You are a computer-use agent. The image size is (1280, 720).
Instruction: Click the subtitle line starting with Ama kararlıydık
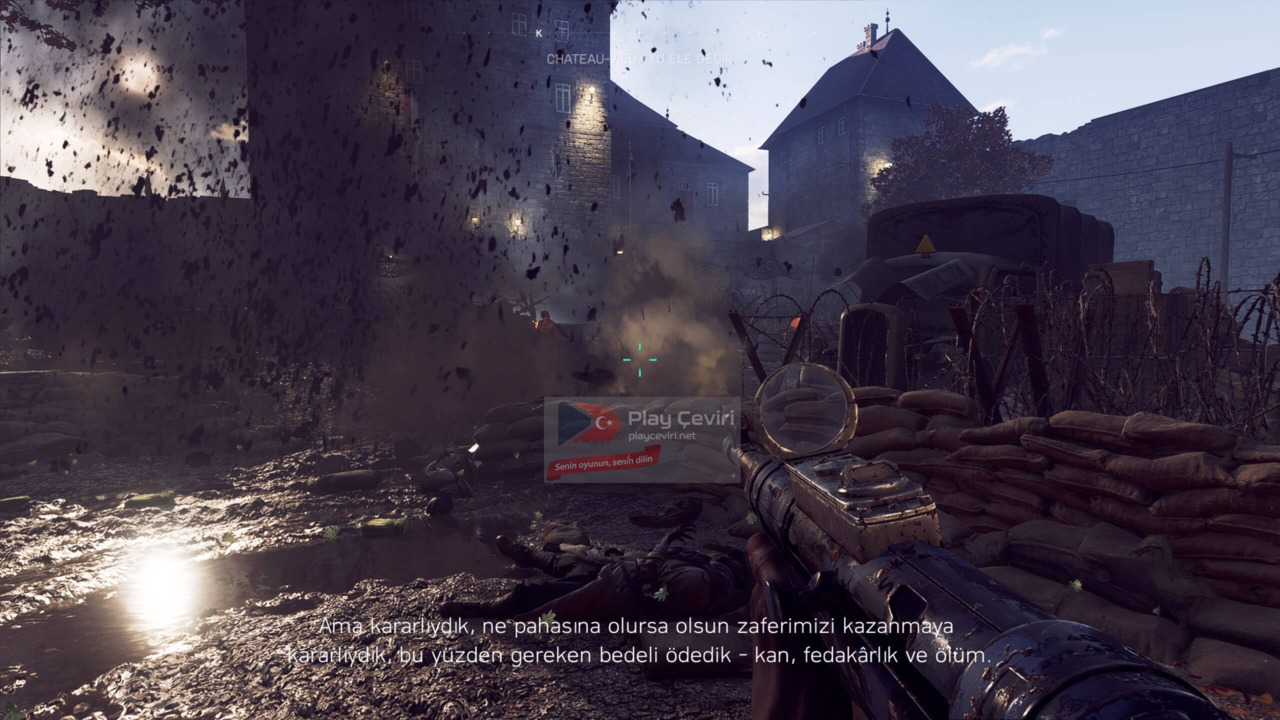click(637, 626)
